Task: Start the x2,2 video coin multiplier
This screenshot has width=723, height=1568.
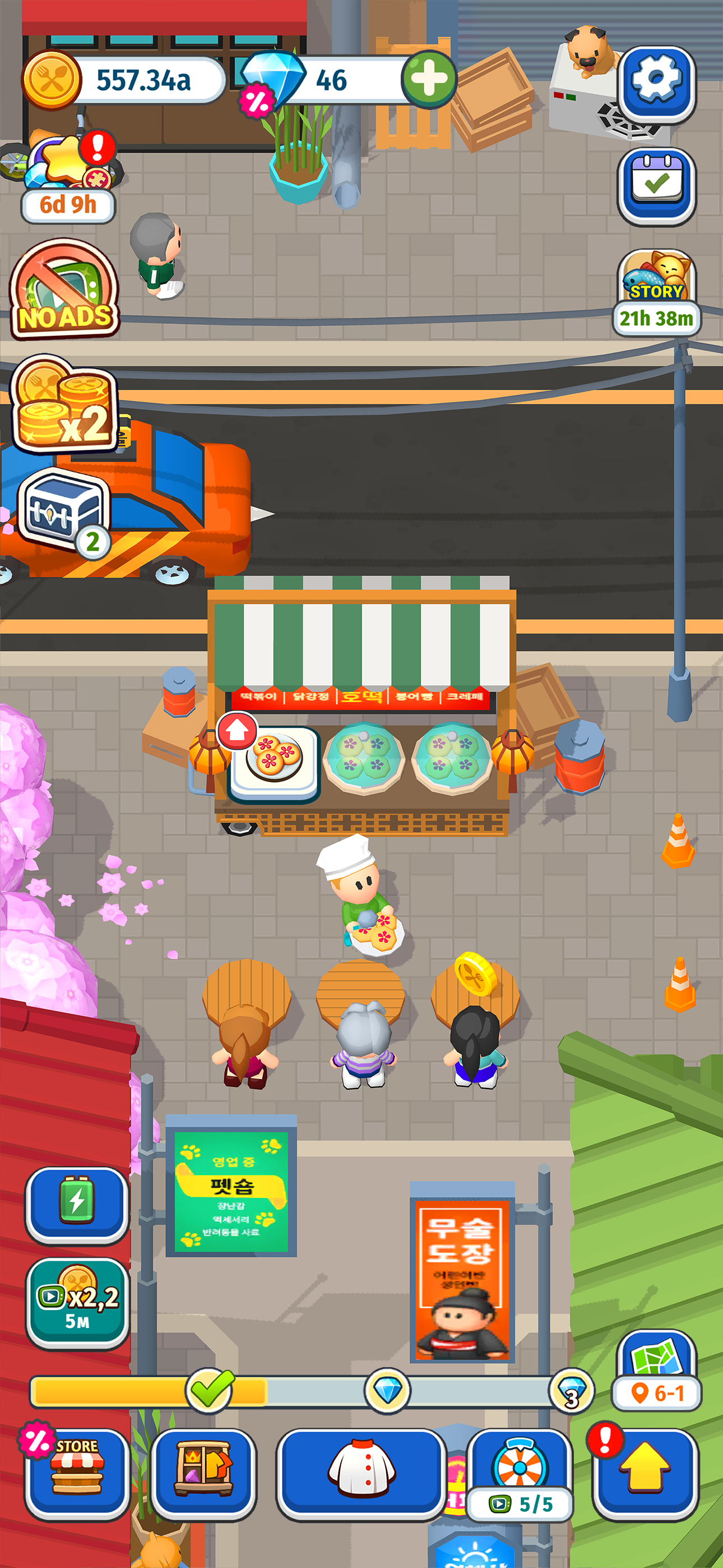Action: [76, 1299]
